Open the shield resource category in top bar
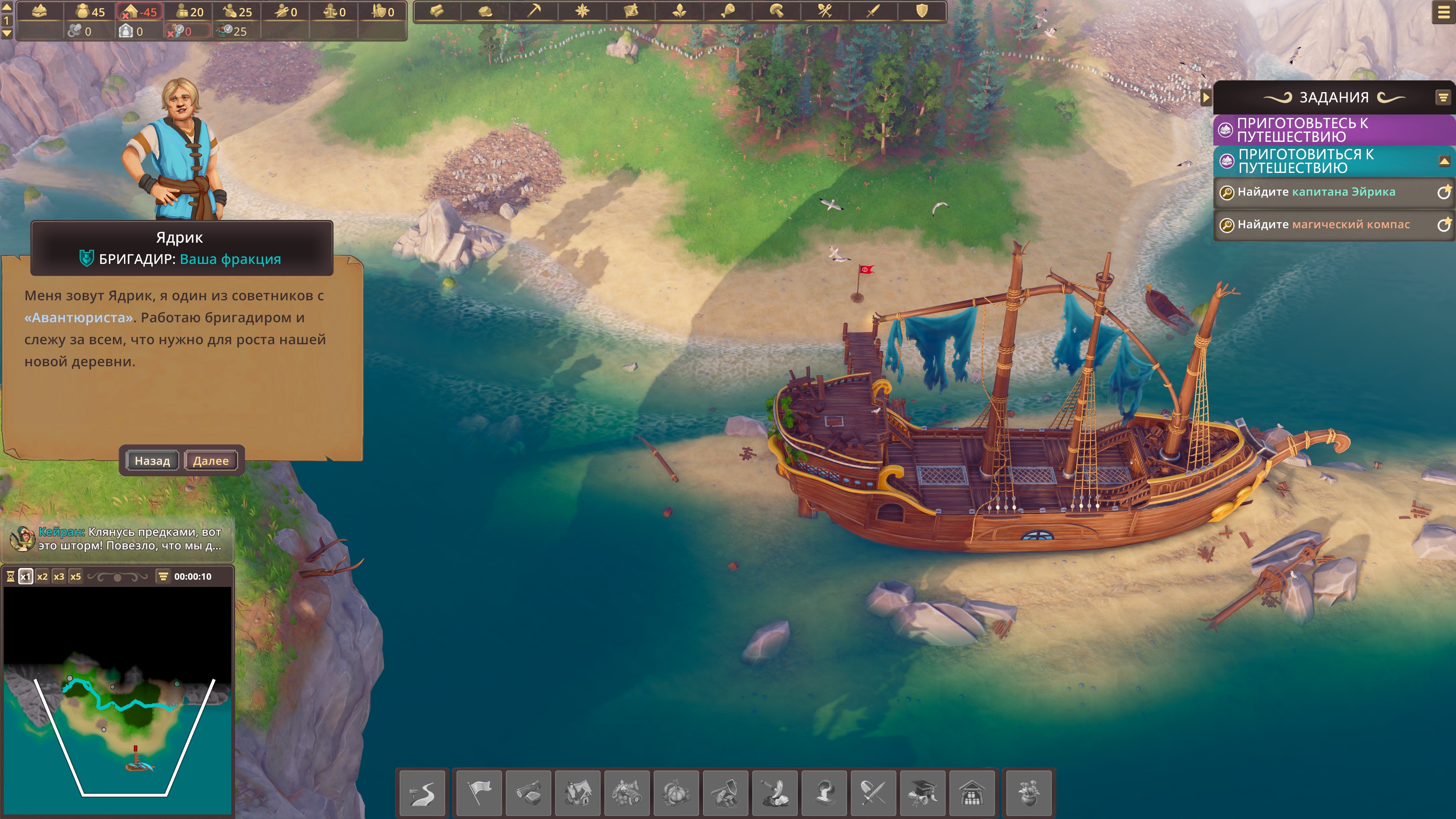Image resolution: width=1456 pixels, height=819 pixels. click(922, 11)
